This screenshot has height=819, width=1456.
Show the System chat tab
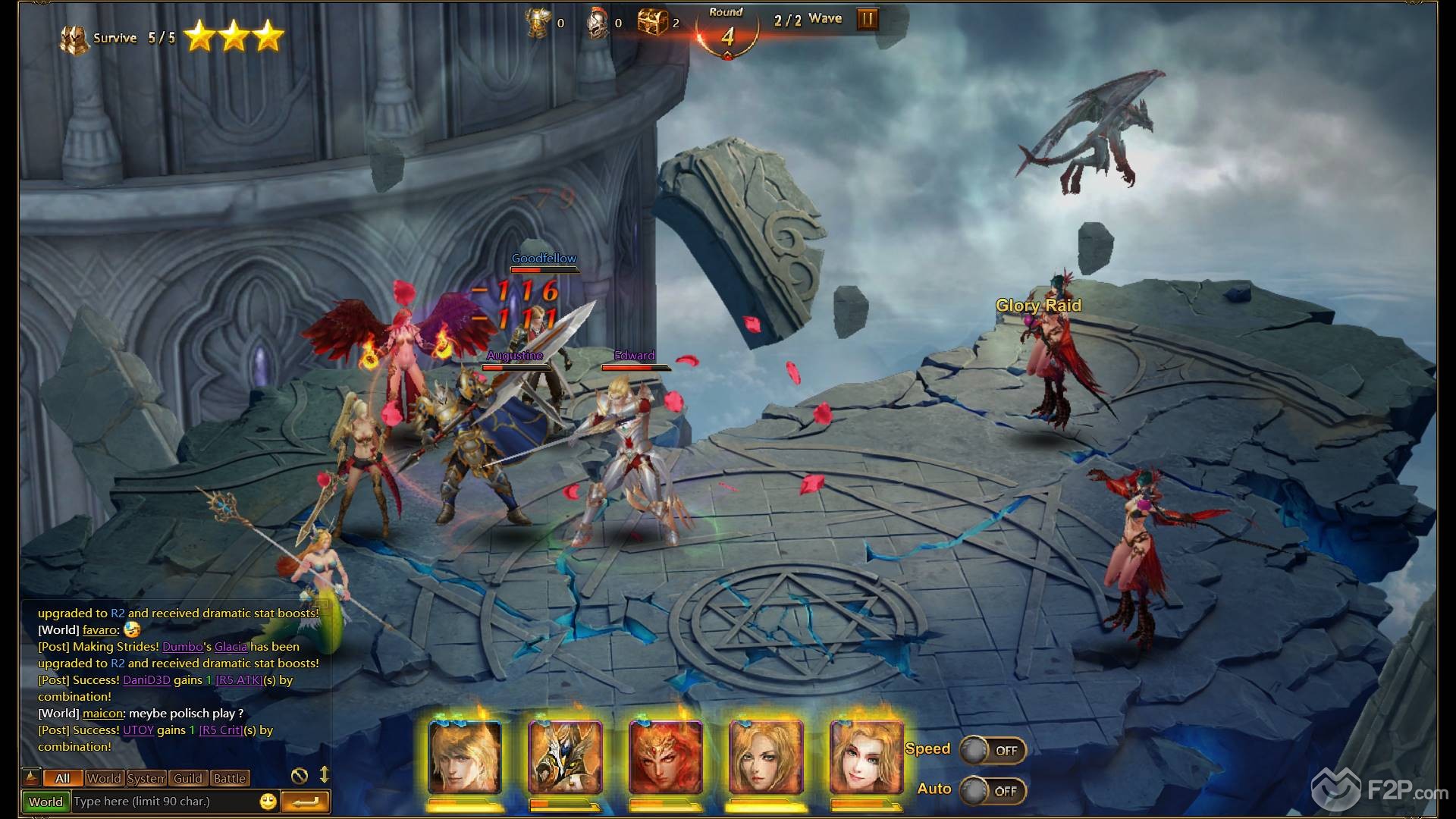(146, 778)
